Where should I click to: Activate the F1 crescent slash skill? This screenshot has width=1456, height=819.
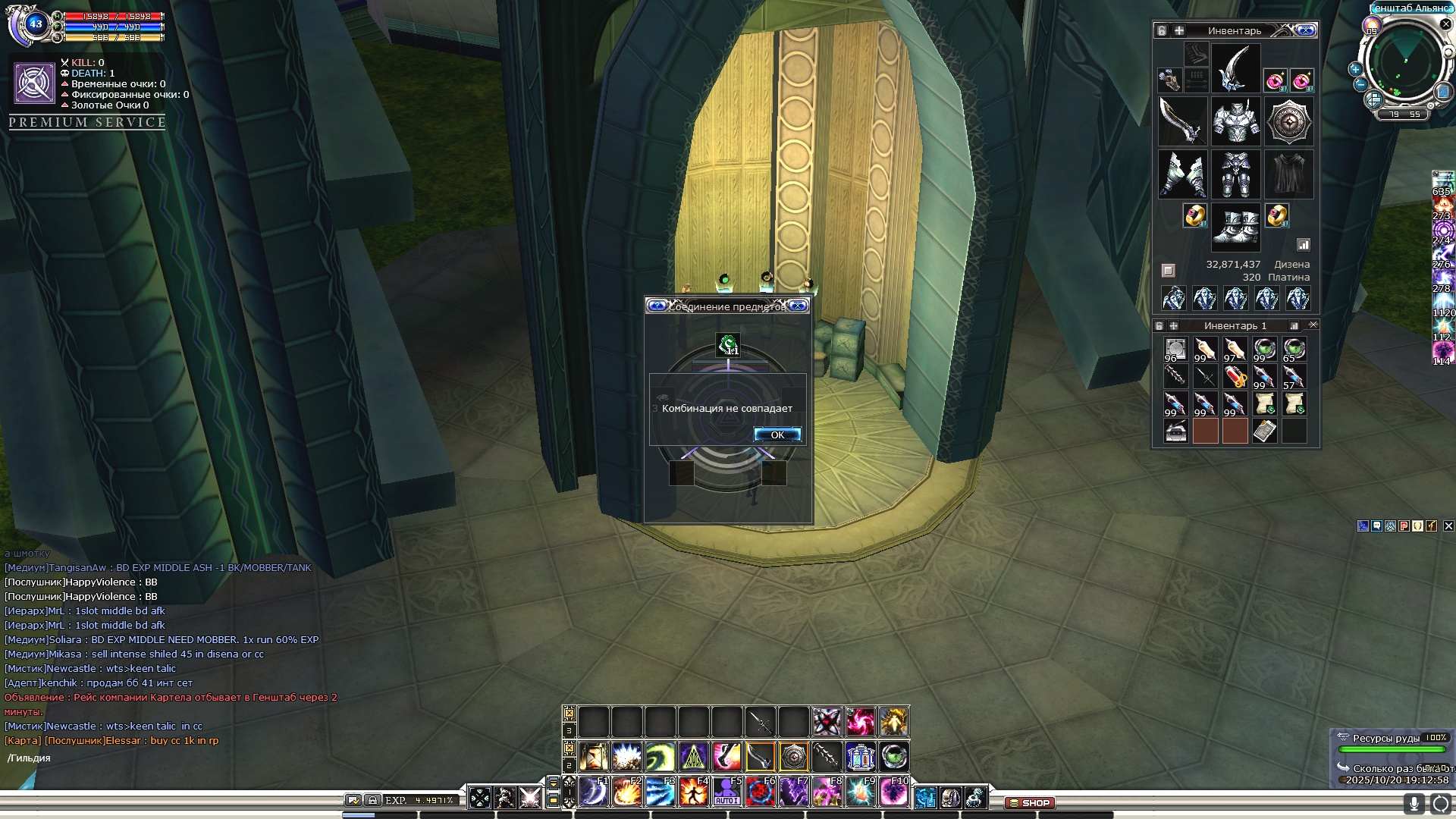pos(594,792)
